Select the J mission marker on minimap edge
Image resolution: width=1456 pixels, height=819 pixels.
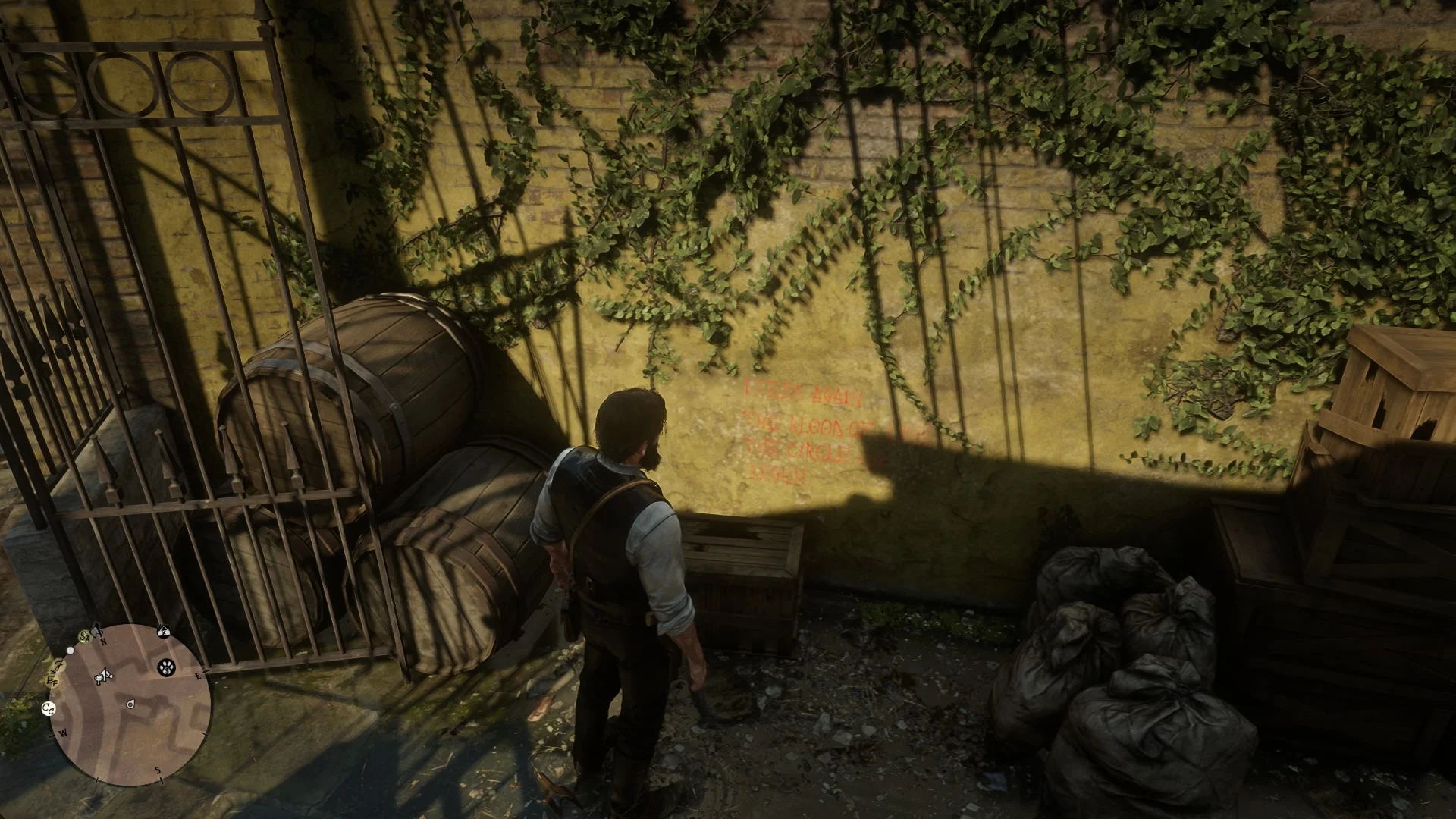coord(58,665)
